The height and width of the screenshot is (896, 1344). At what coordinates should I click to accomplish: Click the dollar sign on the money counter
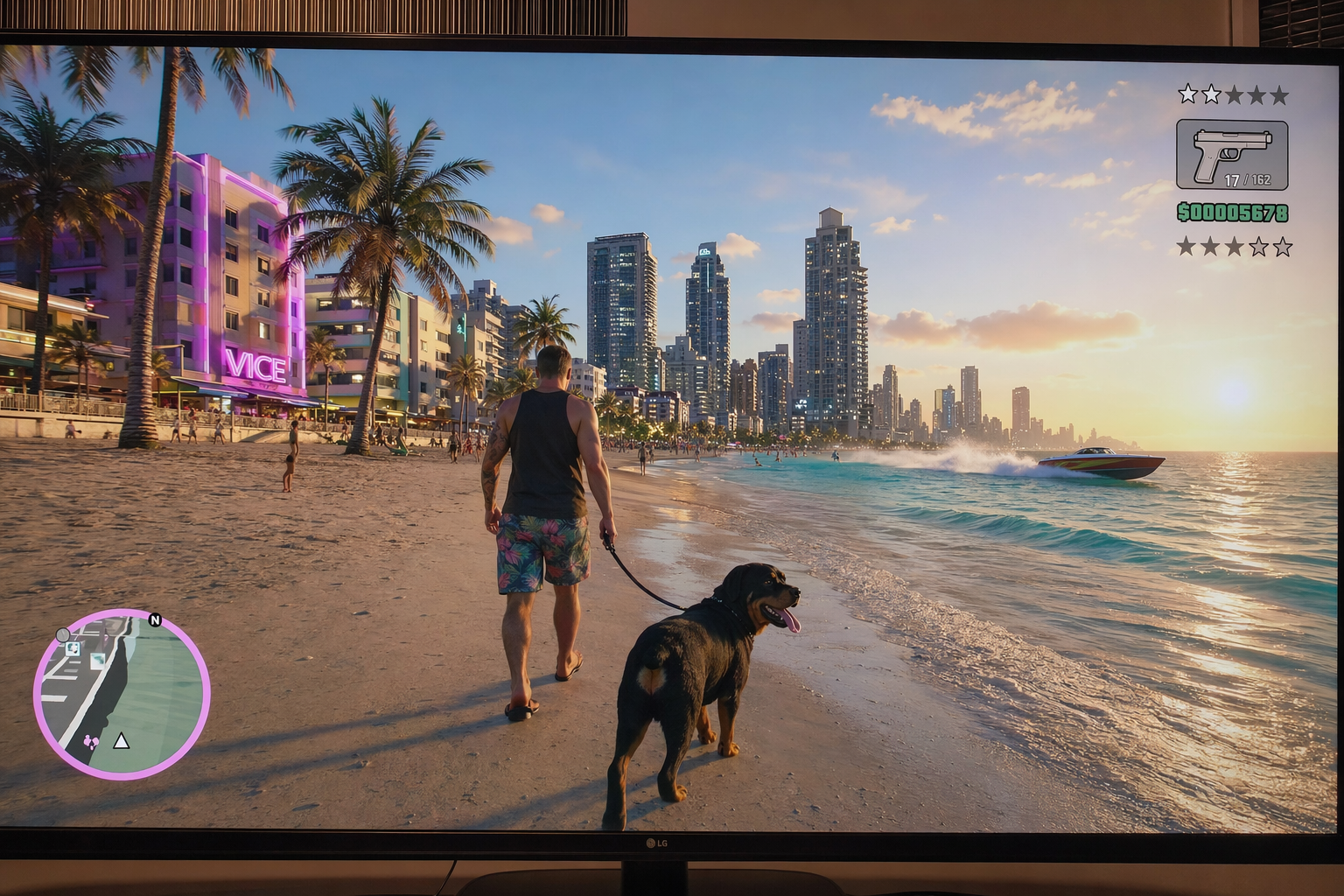[x=1185, y=212]
